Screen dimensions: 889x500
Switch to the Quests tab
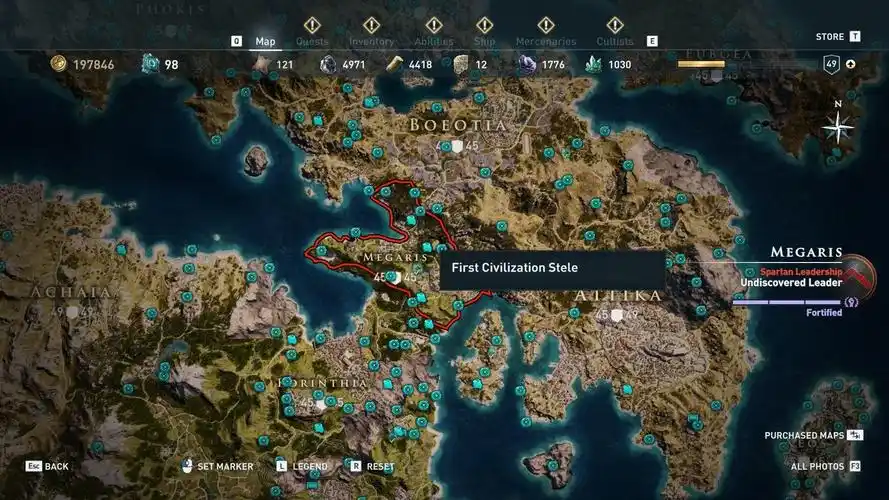(x=312, y=41)
